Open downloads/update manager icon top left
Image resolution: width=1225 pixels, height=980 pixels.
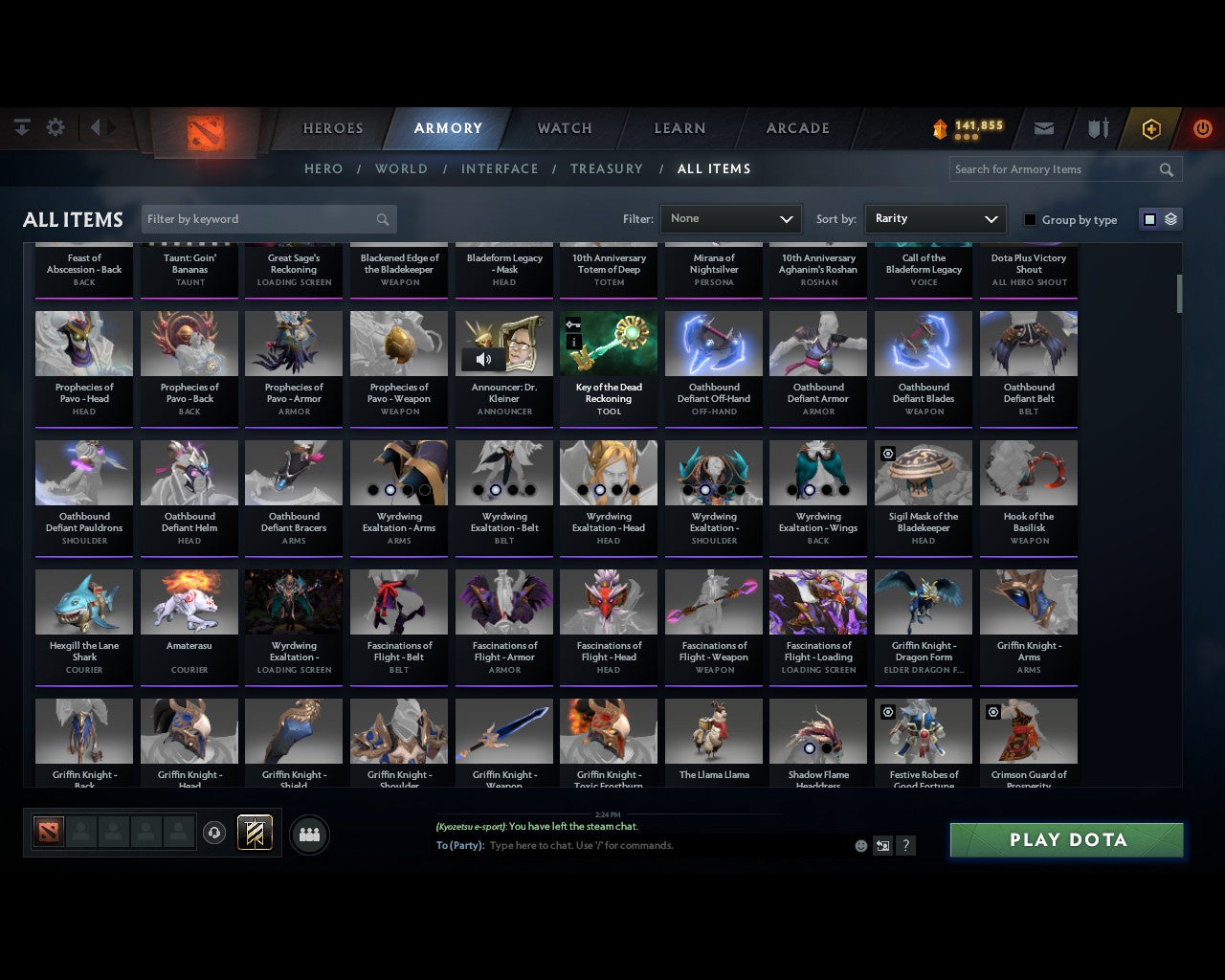tap(21, 126)
